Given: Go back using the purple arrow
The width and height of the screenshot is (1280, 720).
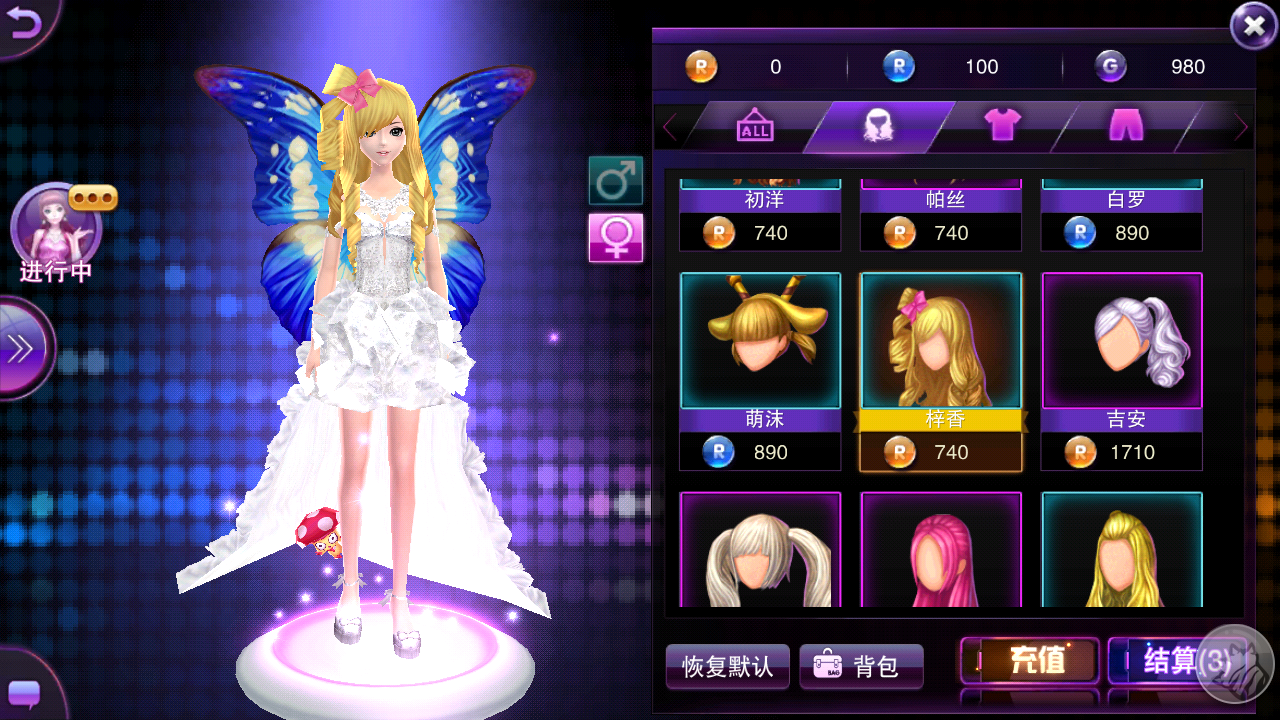Looking at the screenshot, I should point(23,24).
